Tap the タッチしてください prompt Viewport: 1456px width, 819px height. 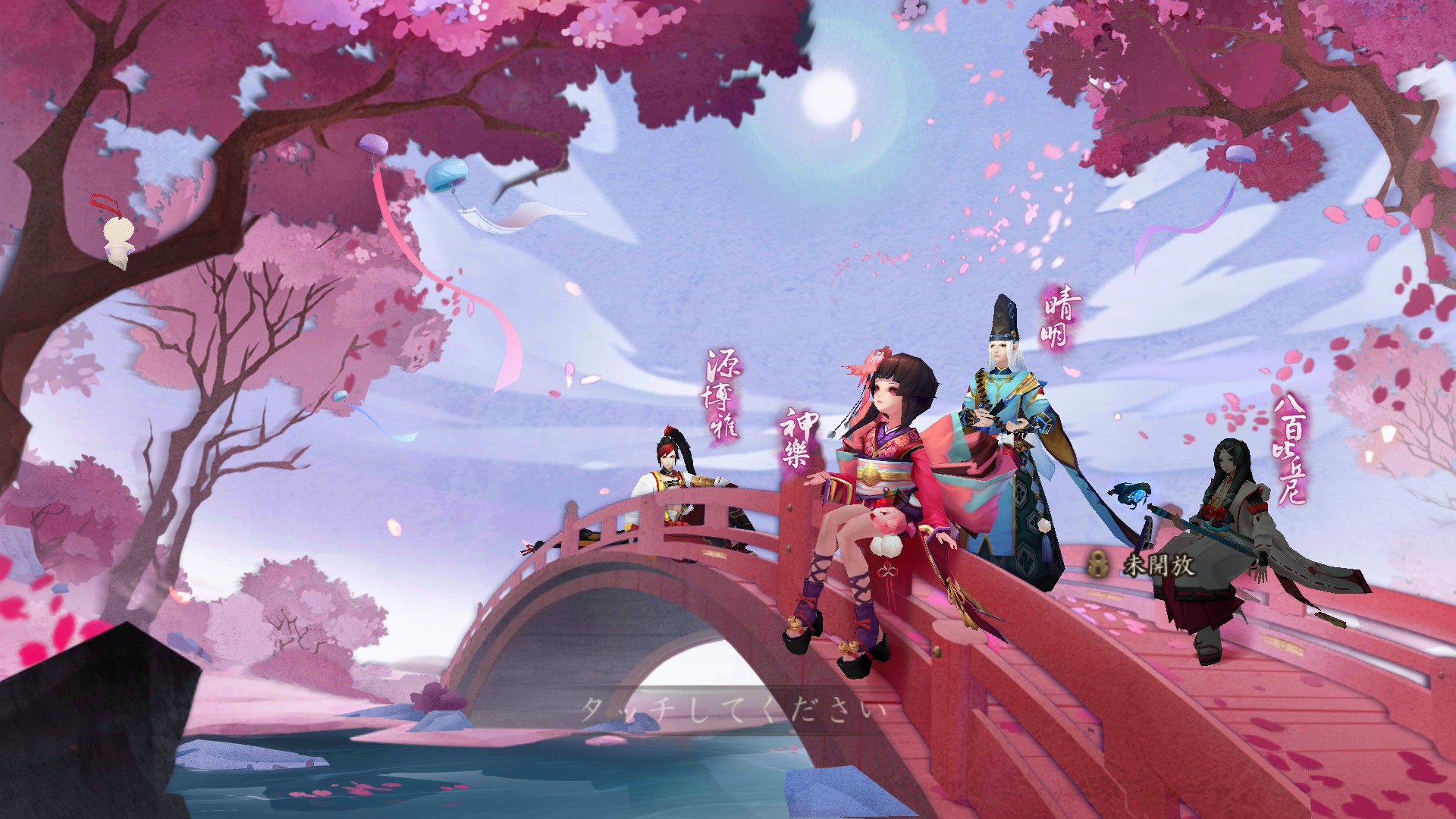(x=733, y=711)
